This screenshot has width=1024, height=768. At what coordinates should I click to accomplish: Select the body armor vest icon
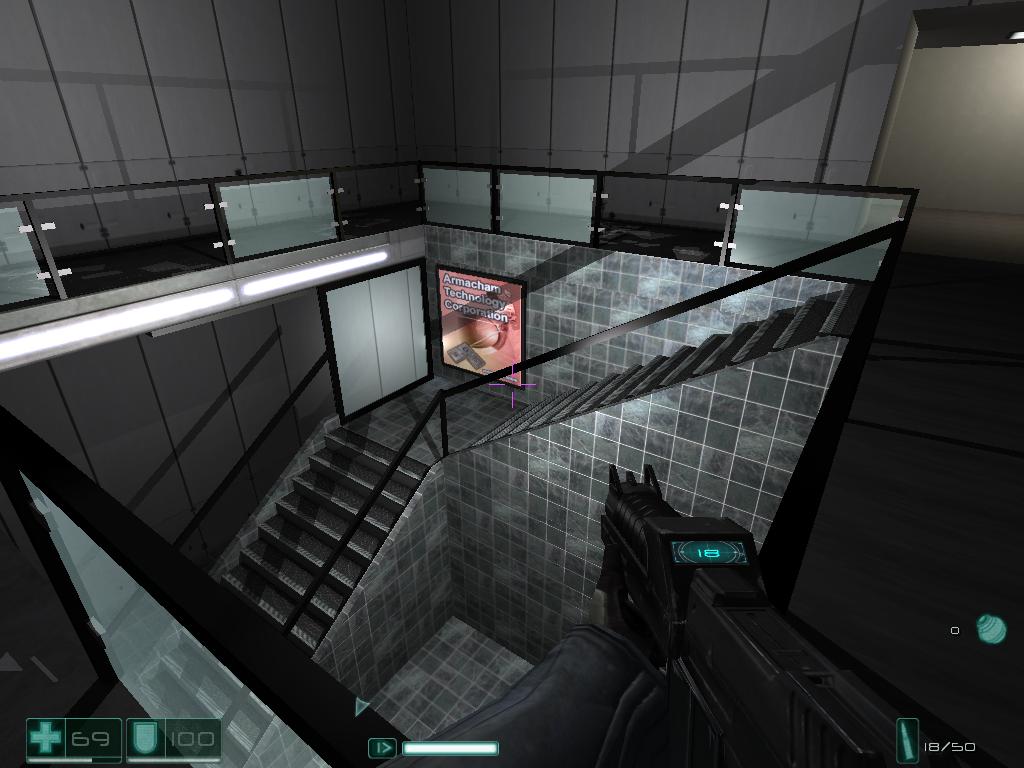(143, 740)
